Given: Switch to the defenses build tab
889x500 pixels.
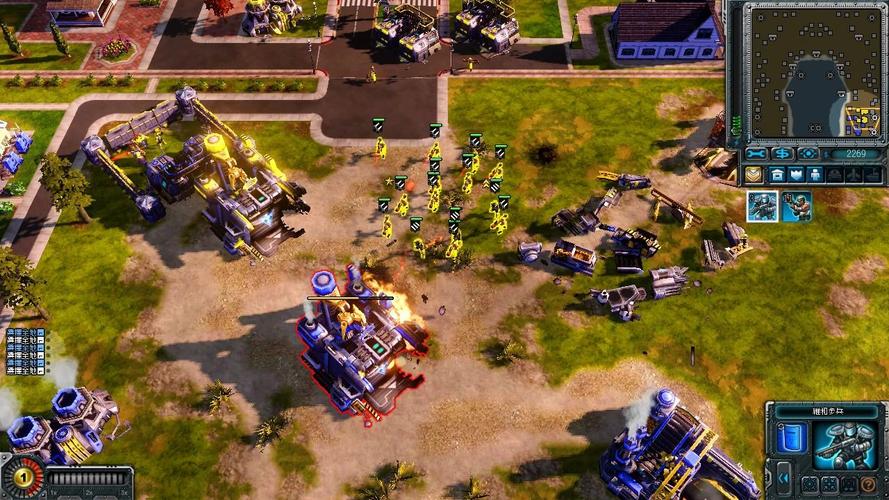Looking at the screenshot, I should (x=796, y=175).
